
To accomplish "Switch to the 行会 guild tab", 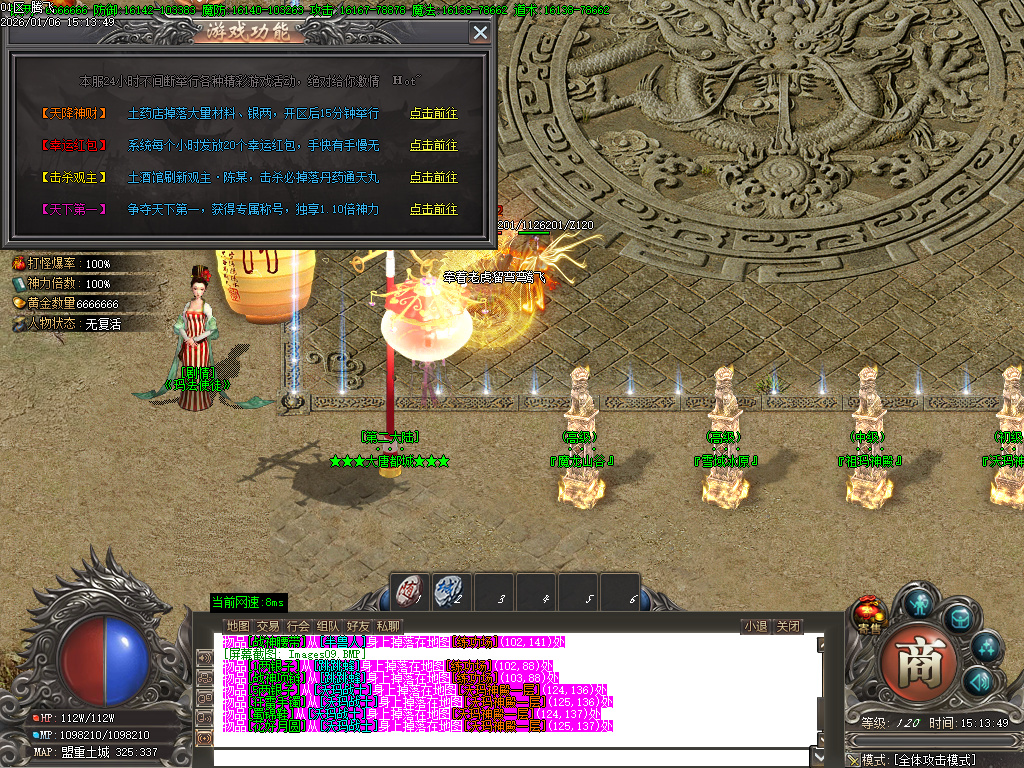I will 298,627.
